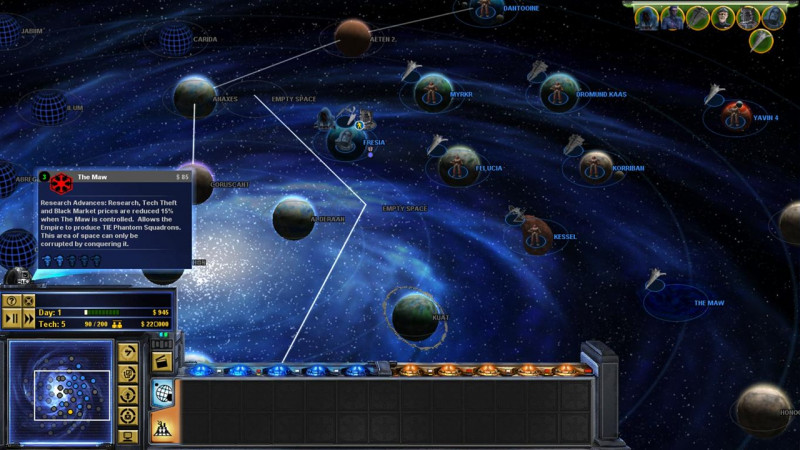The width and height of the screenshot is (800, 450).
Task: Switch to the globe galaxy view tab
Action: click(x=161, y=393)
